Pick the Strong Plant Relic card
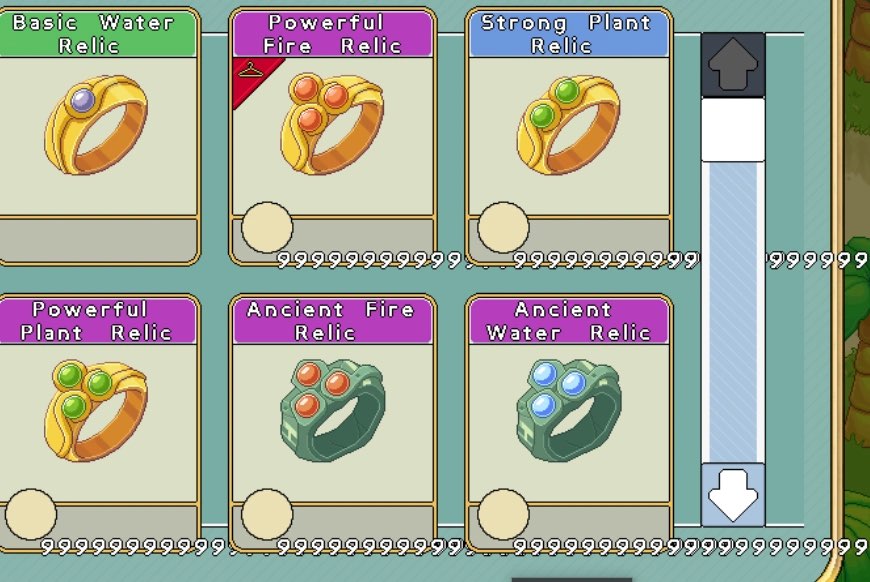Screen dimensions: 870x582 (x=569, y=135)
